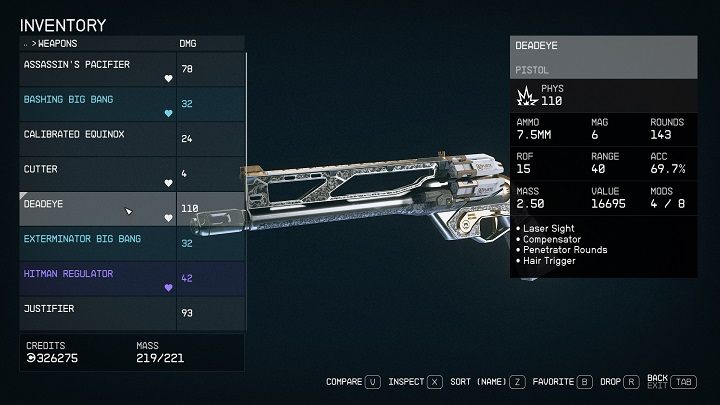Screen dimensions: 720x405
Task: Change sorting with the Sort (Name) button
Action: click(484, 381)
